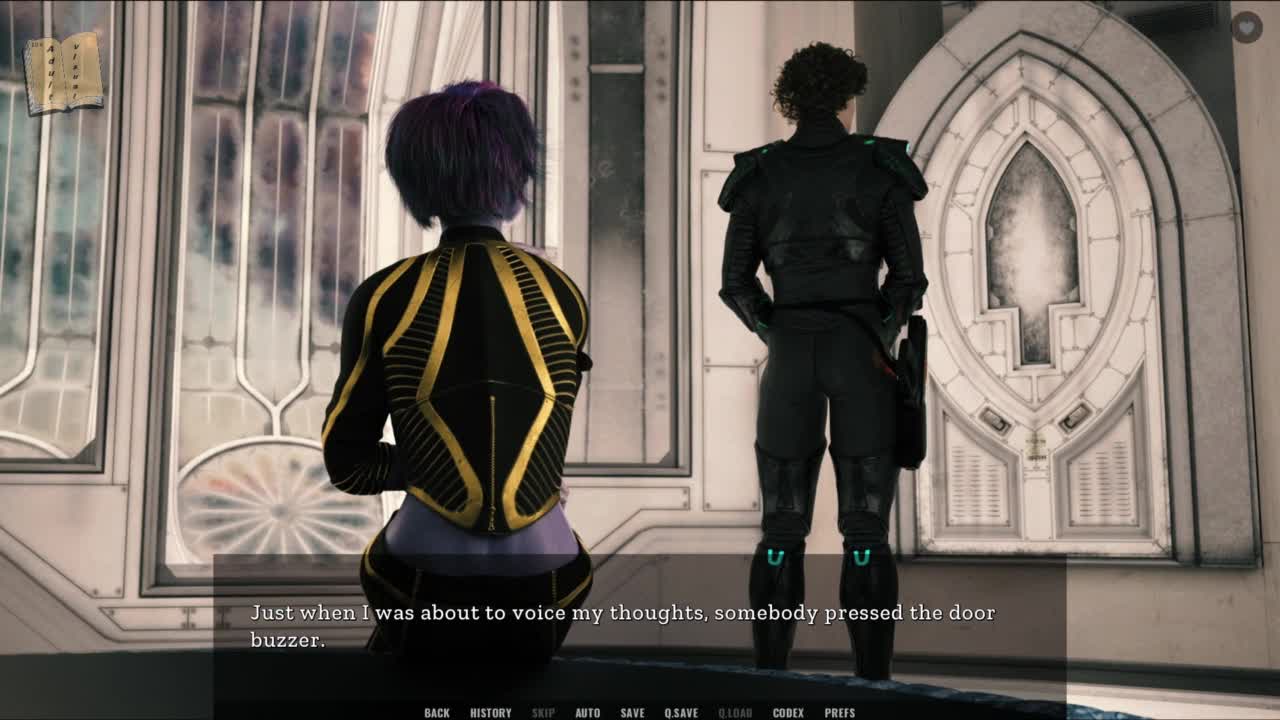Click the open book icon
This screenshot has height=720, width=1280.
64,73
